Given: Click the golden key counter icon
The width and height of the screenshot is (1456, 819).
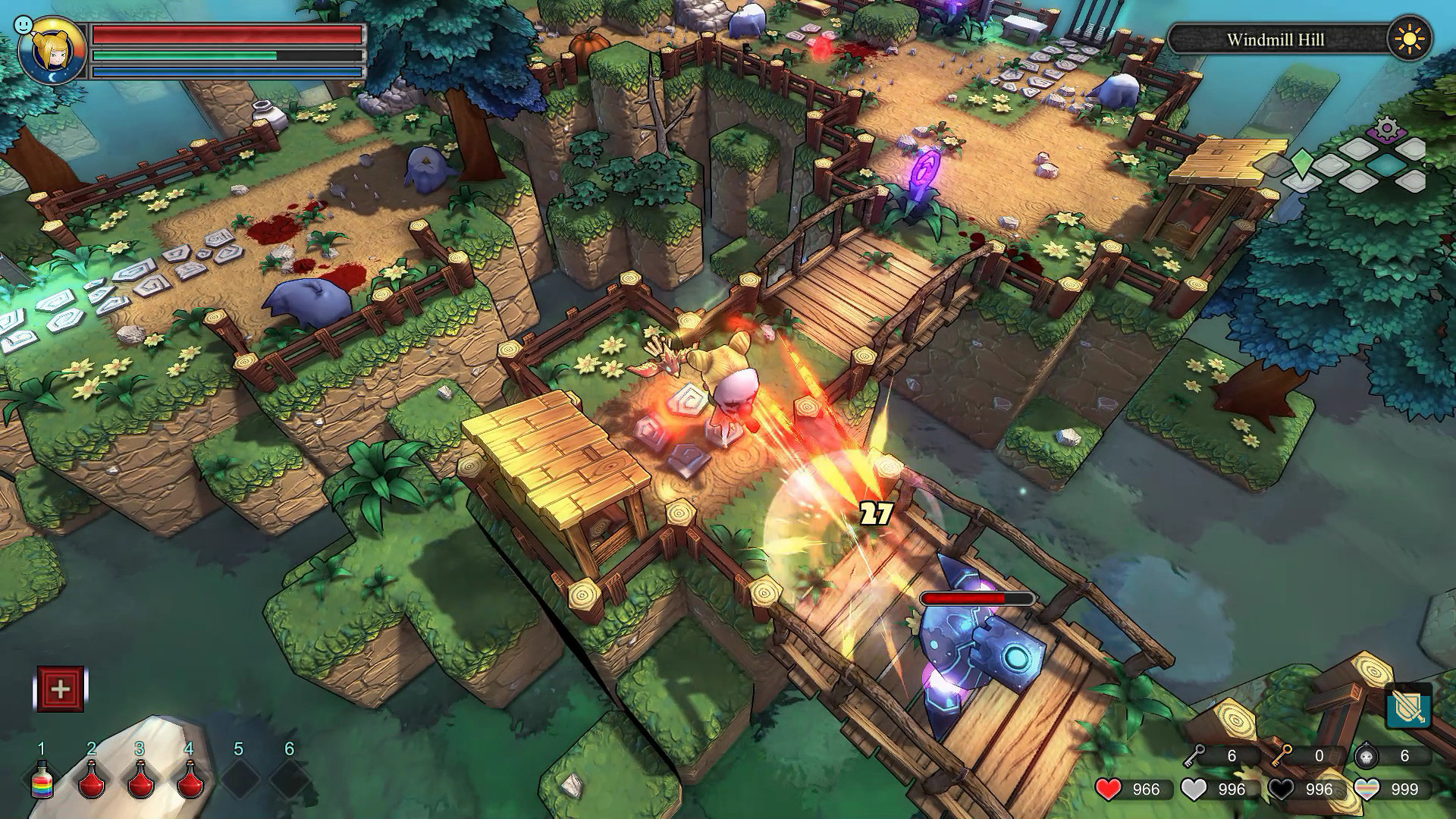Looking at the screenshot, I should (x=1282, y=755).
